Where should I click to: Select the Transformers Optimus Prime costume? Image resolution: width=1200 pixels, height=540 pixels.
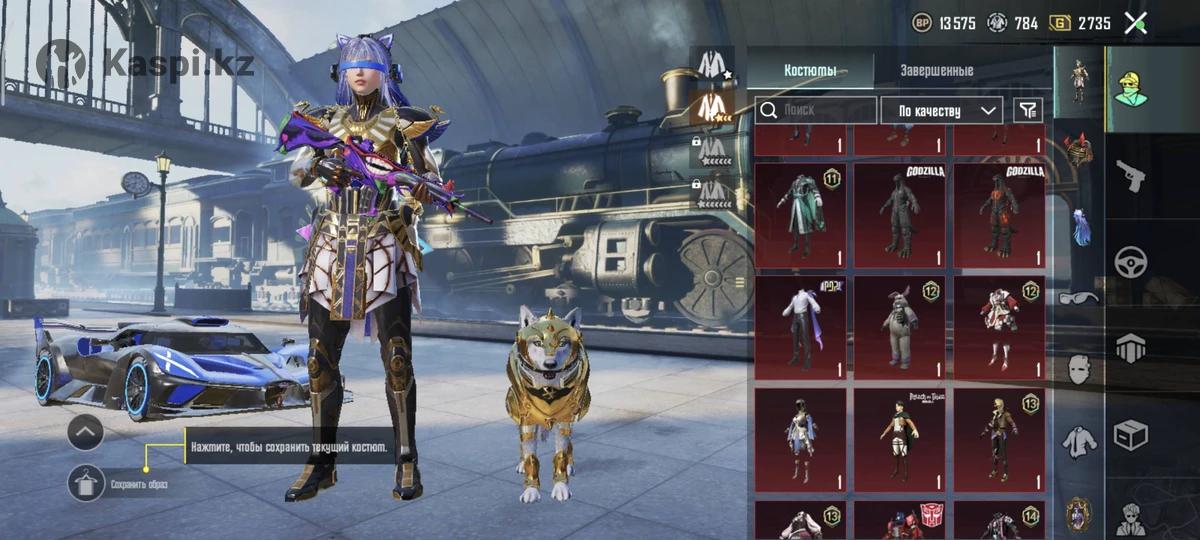899,522
